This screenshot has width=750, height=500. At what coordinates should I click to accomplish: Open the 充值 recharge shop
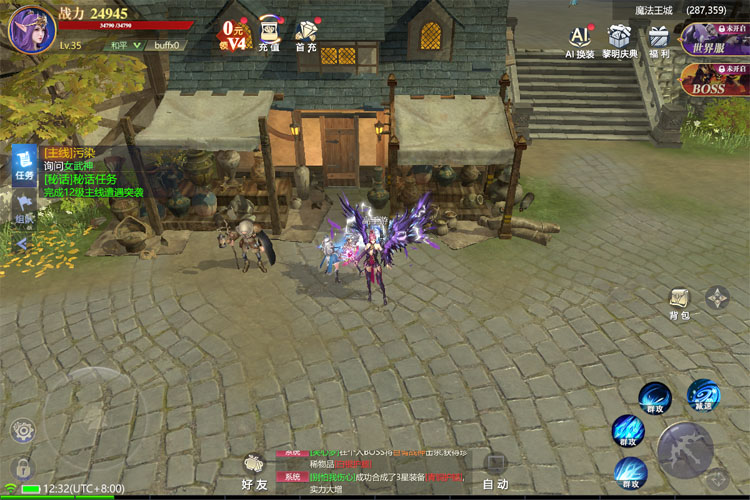pos(269,33)
